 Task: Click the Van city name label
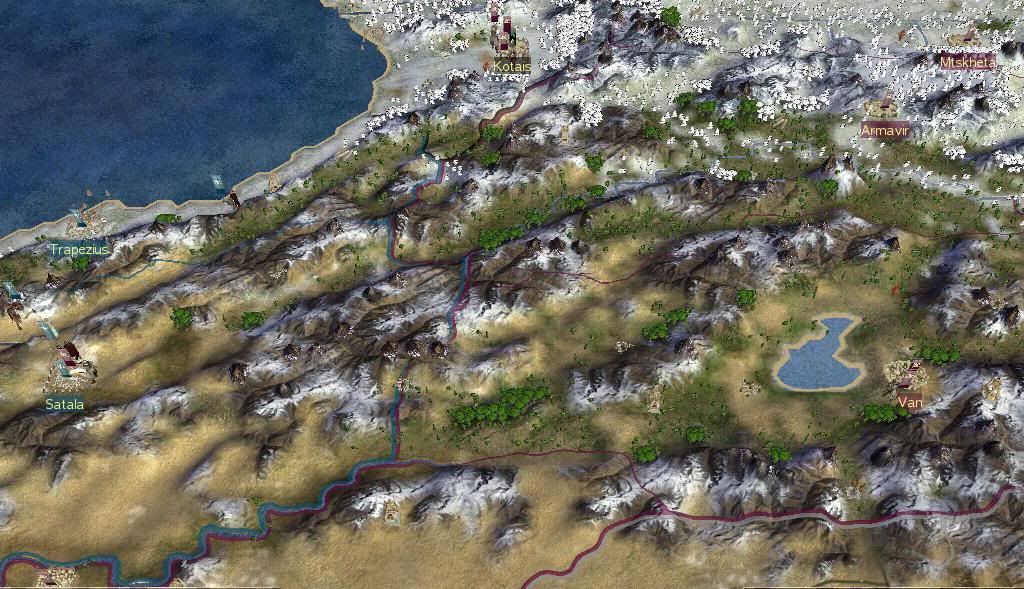[x=910, y=403]
